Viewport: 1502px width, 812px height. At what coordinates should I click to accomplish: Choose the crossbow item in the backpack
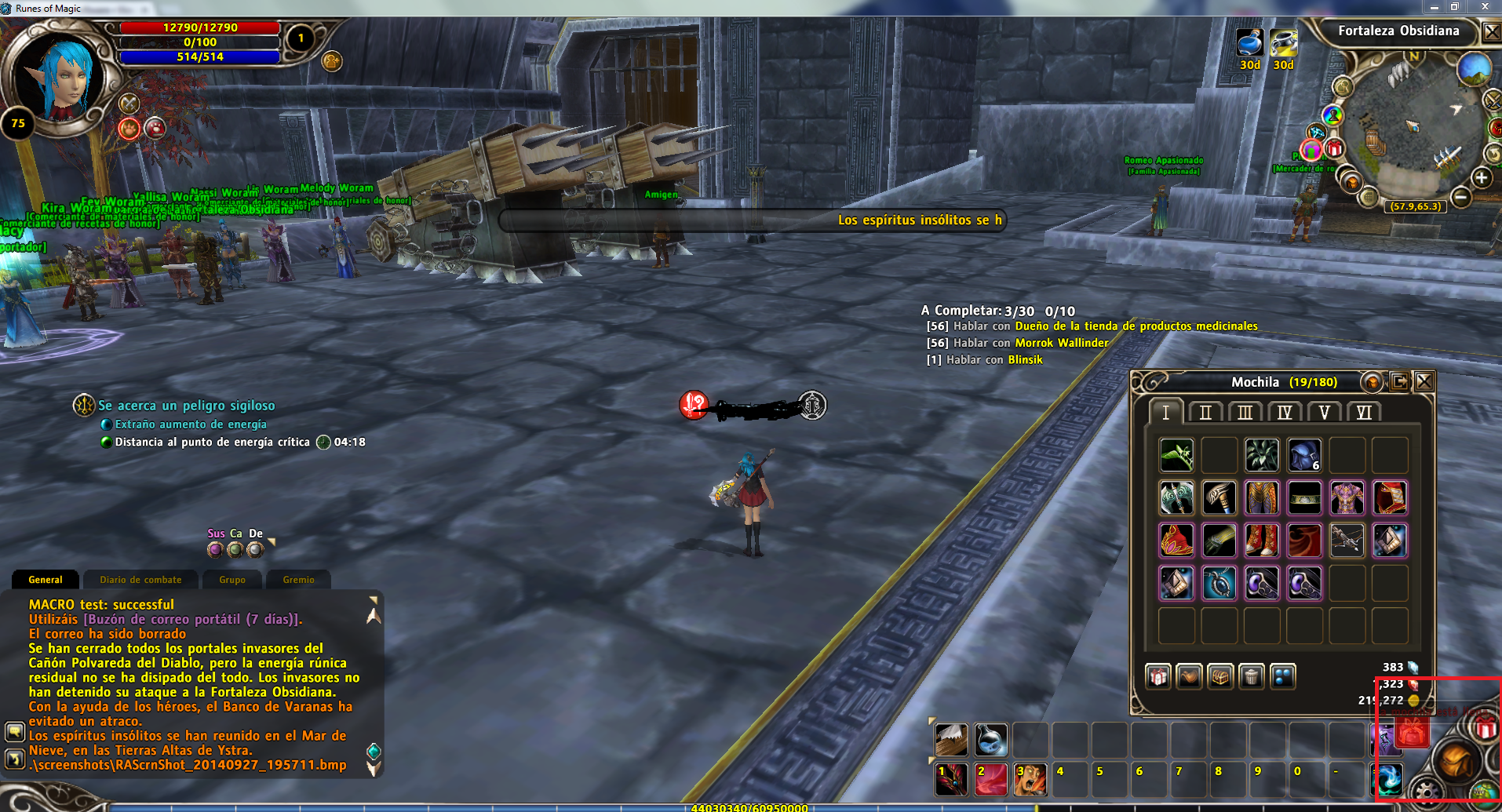click(x=1347, y=541)
